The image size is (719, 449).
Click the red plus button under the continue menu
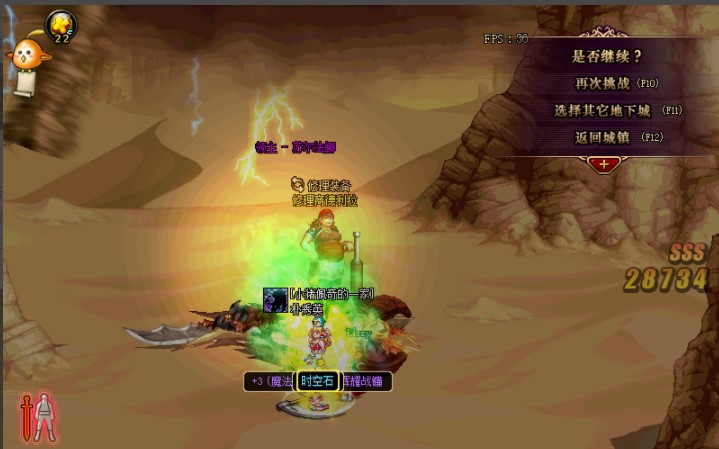(x=605, y=162)
